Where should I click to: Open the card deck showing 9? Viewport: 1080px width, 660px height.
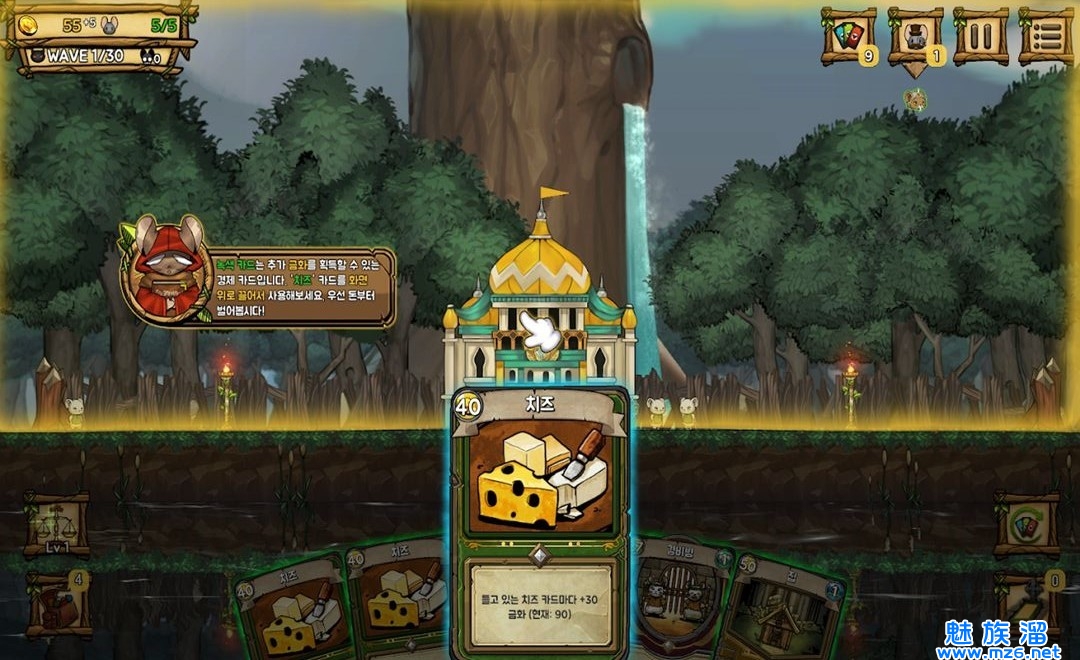pyautogui.click(x=848, y=37)
